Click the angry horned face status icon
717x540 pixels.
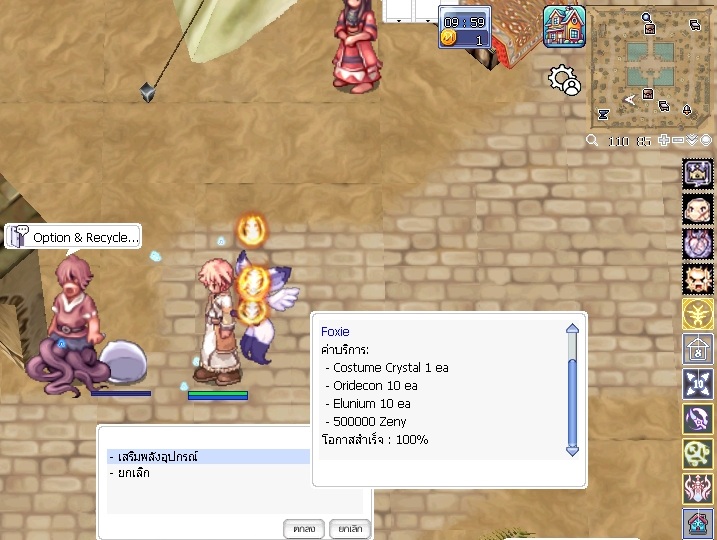pos(697,279)
